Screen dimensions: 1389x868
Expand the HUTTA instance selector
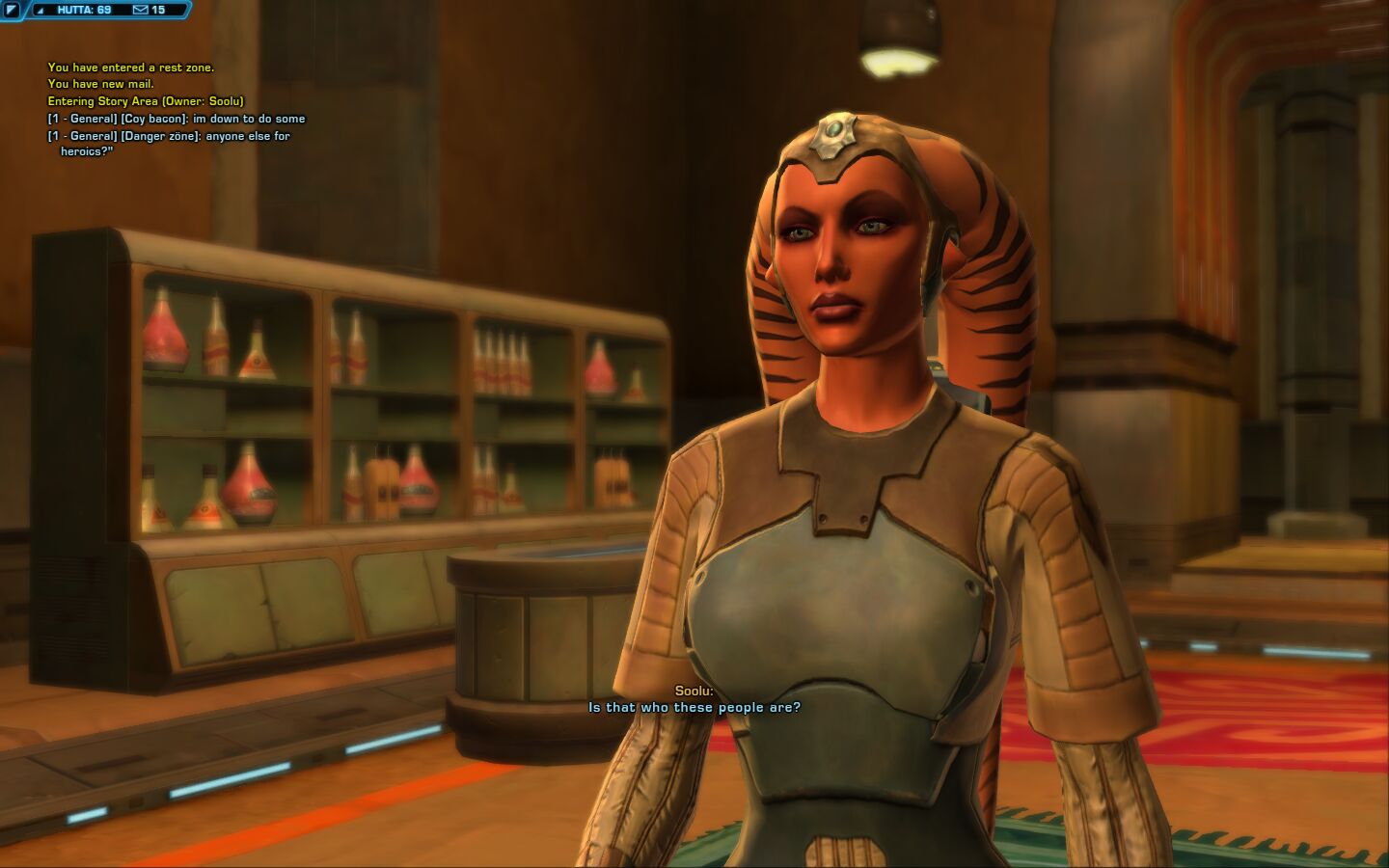tap(41, 11)
